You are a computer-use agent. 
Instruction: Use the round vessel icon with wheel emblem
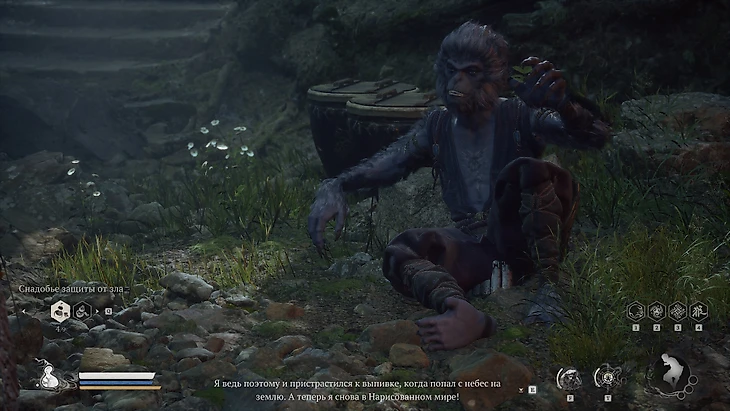[x=607, y=378]
